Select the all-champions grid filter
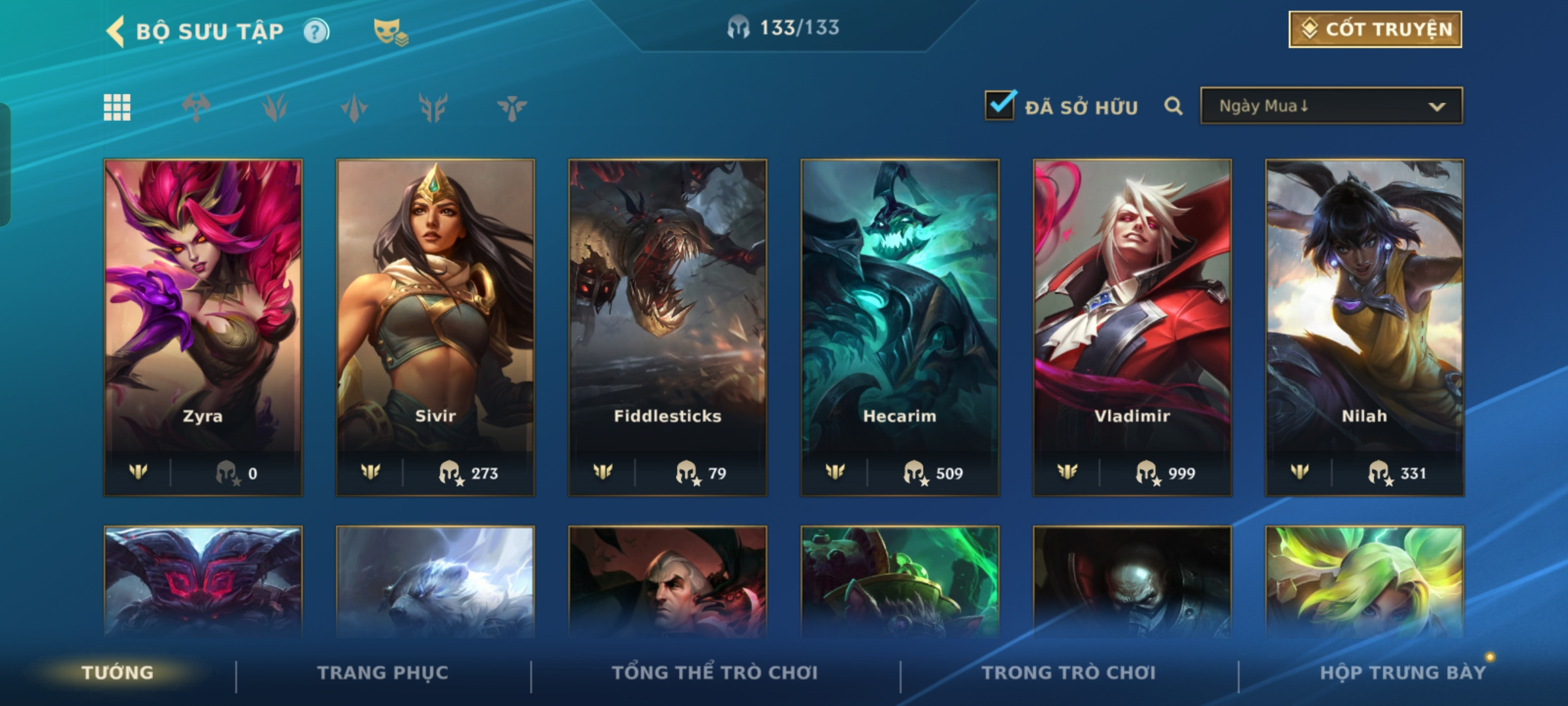The height and width of the screenshot is (706, 1568). 117,107
